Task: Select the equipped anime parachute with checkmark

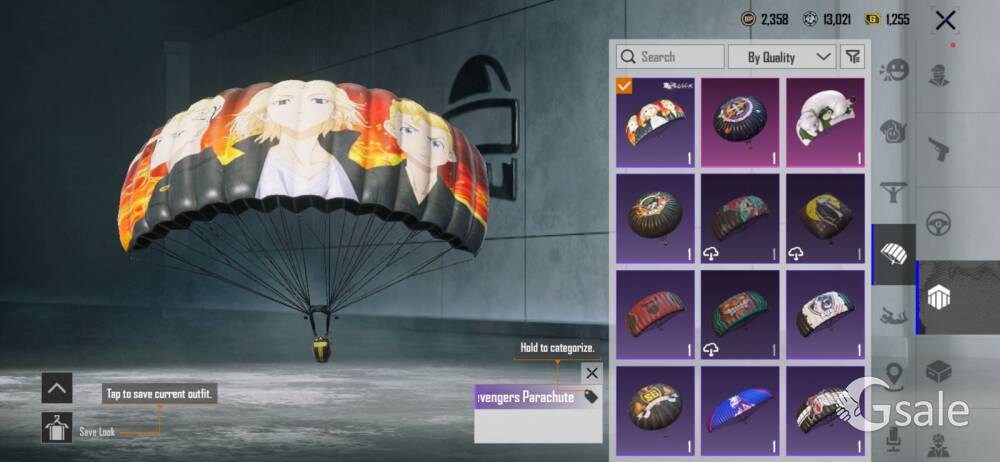Action: pos(655,122)
